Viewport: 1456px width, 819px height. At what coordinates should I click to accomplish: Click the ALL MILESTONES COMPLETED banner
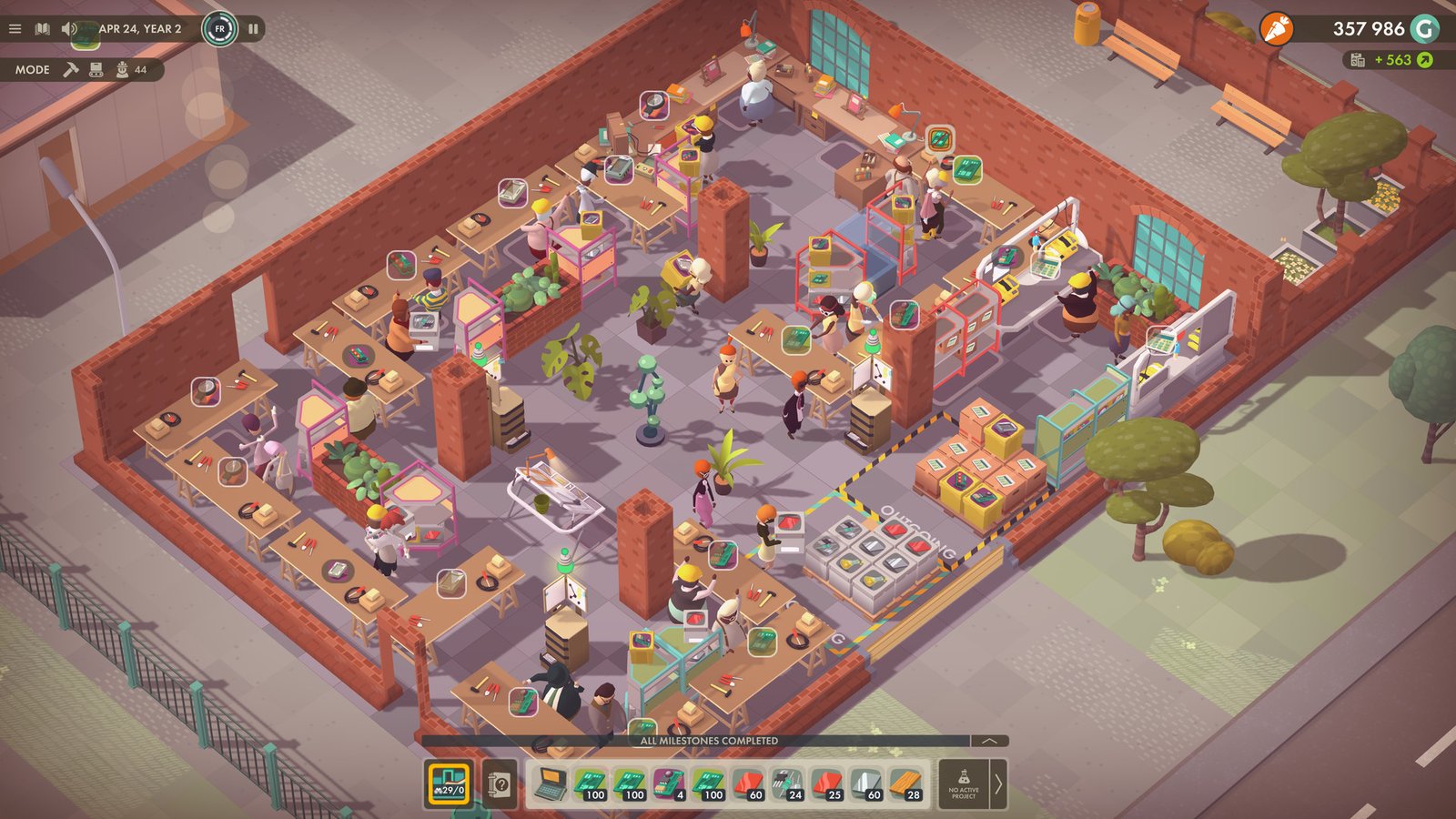coord(710,742)
